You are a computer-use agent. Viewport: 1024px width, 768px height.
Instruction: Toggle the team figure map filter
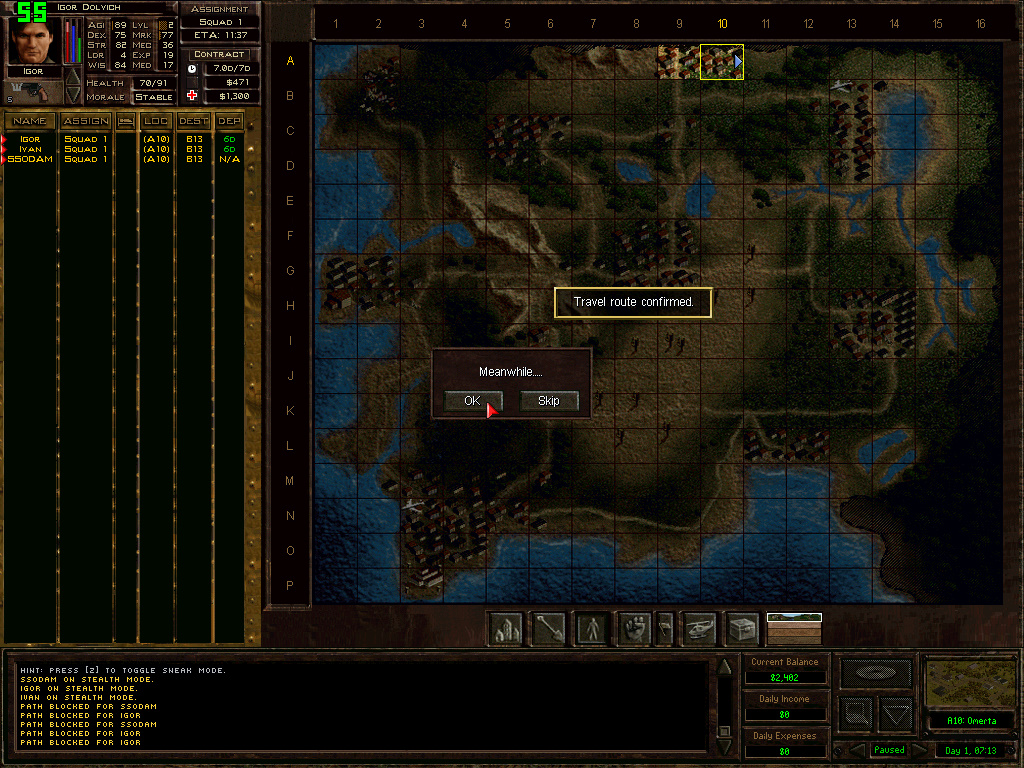[x=592, y=628]
